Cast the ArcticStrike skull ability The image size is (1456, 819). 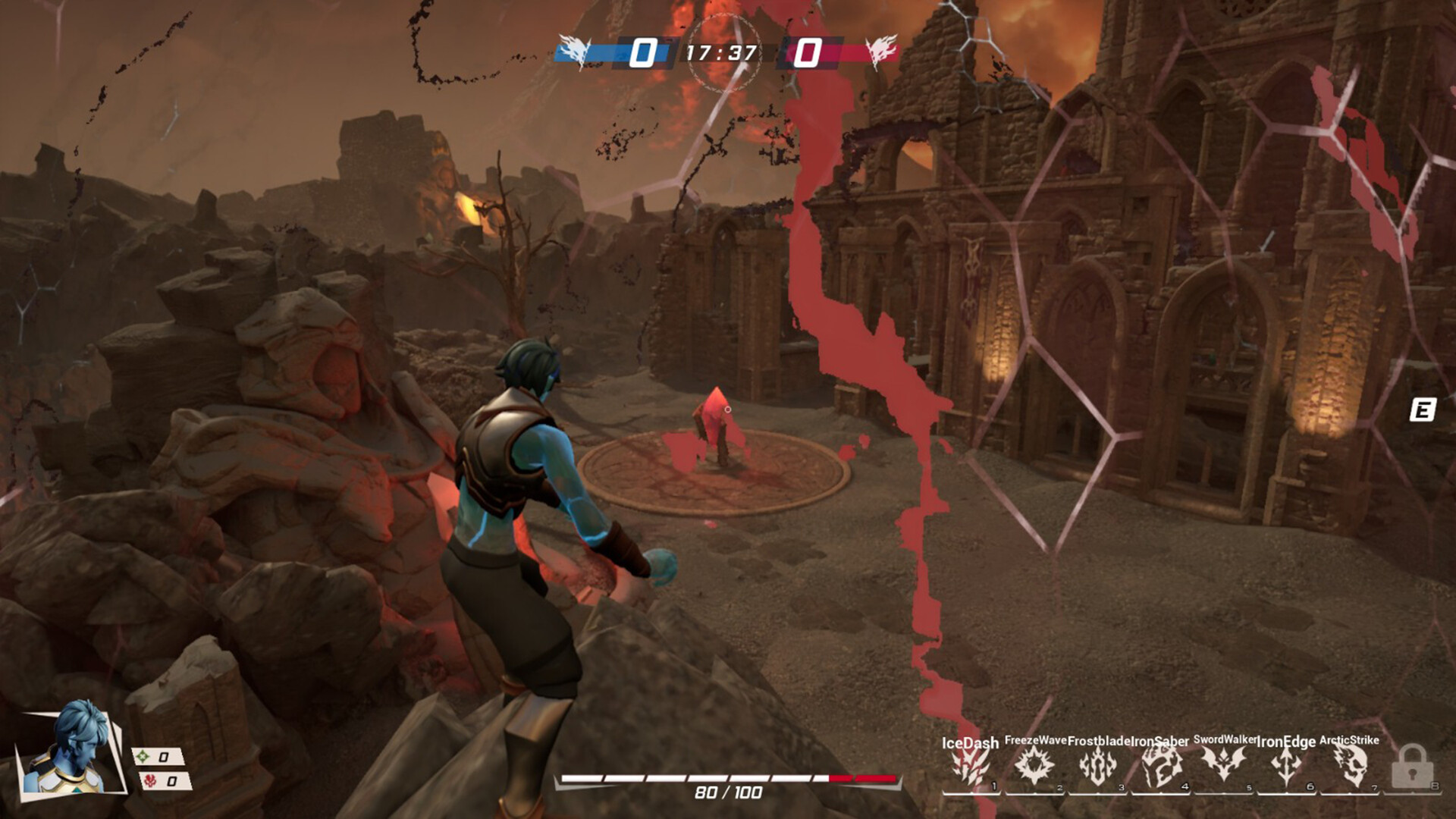1349,766
